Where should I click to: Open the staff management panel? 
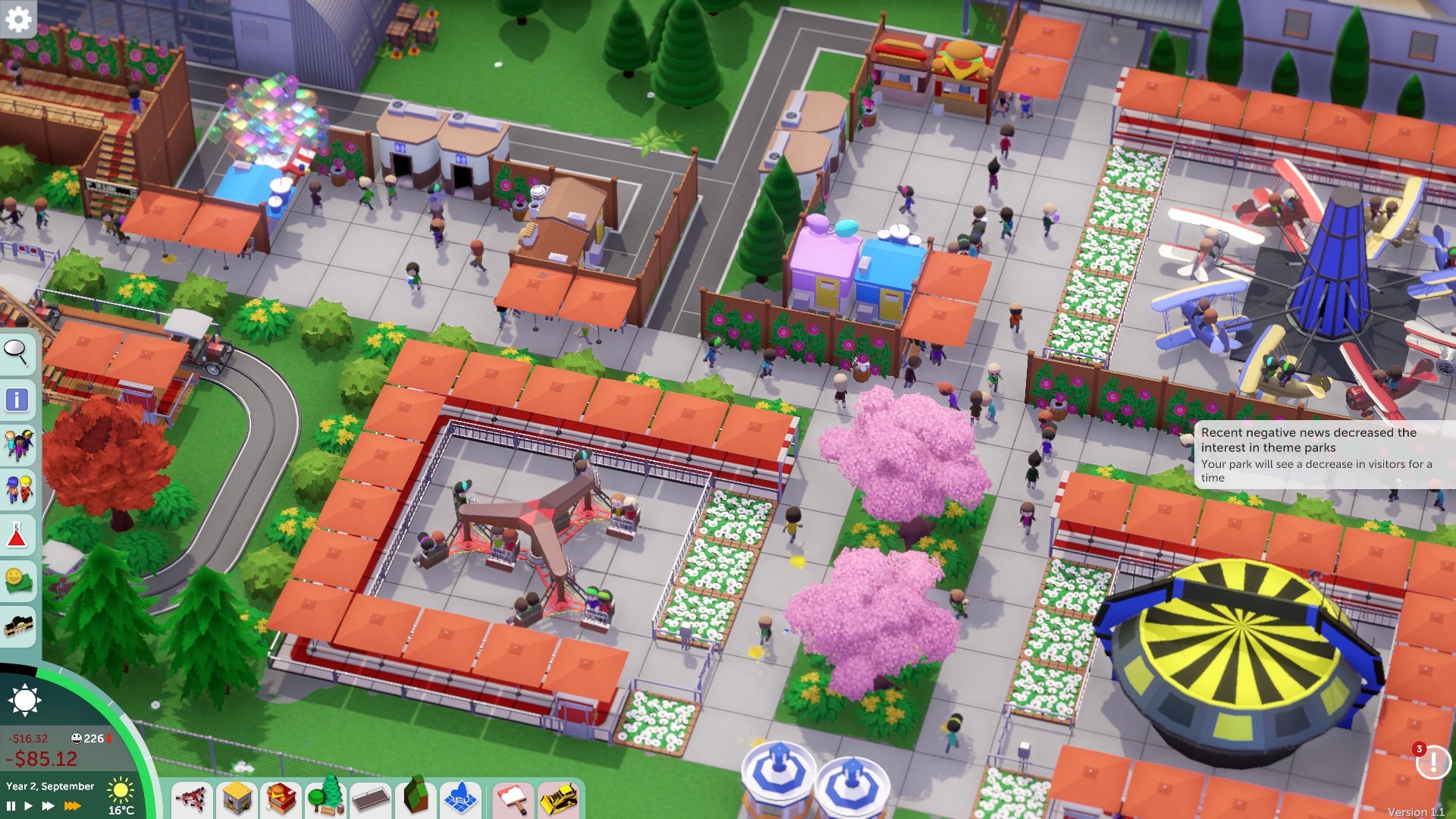pyautogui.click(x=19, y=488)
